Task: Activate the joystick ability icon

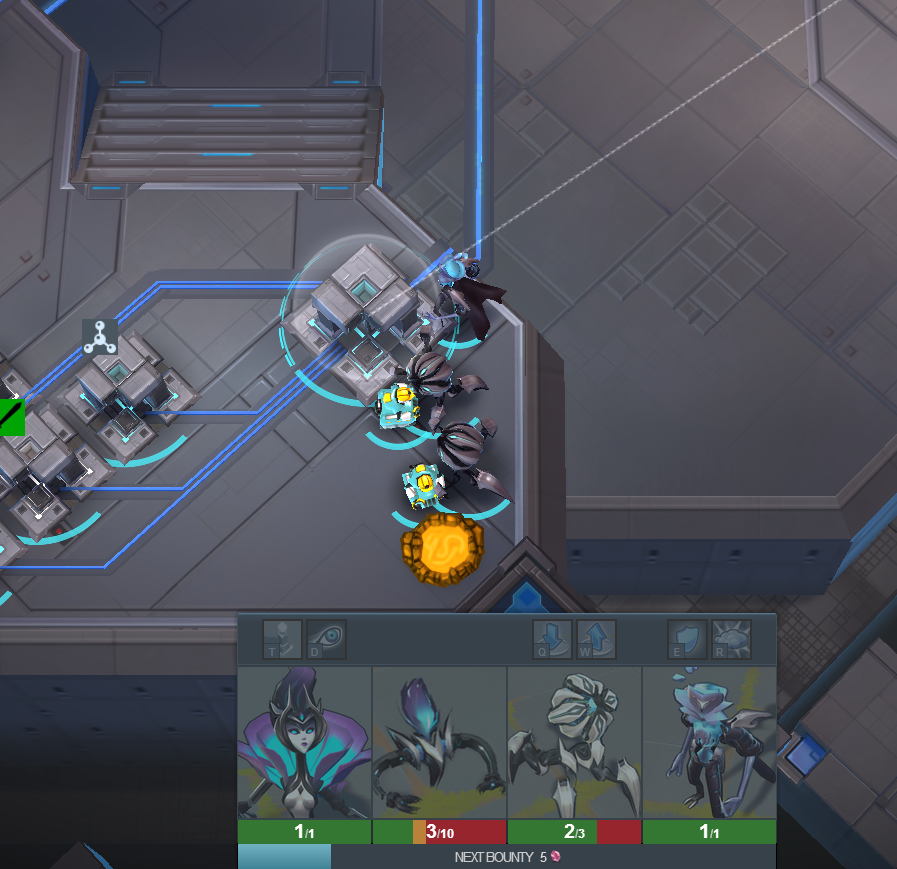Action: [x=282, y=639]
